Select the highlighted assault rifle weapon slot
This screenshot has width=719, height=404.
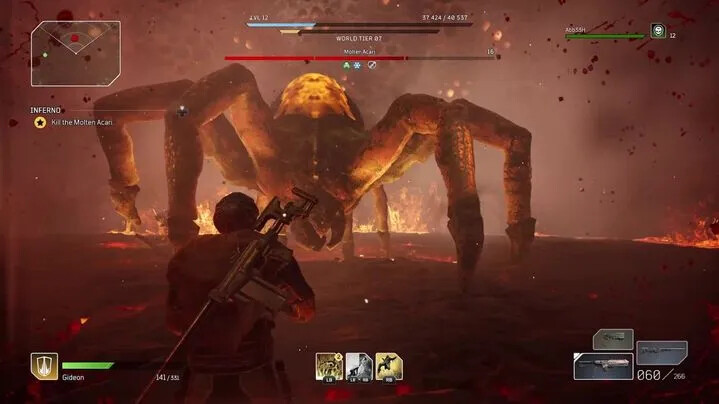602,366
